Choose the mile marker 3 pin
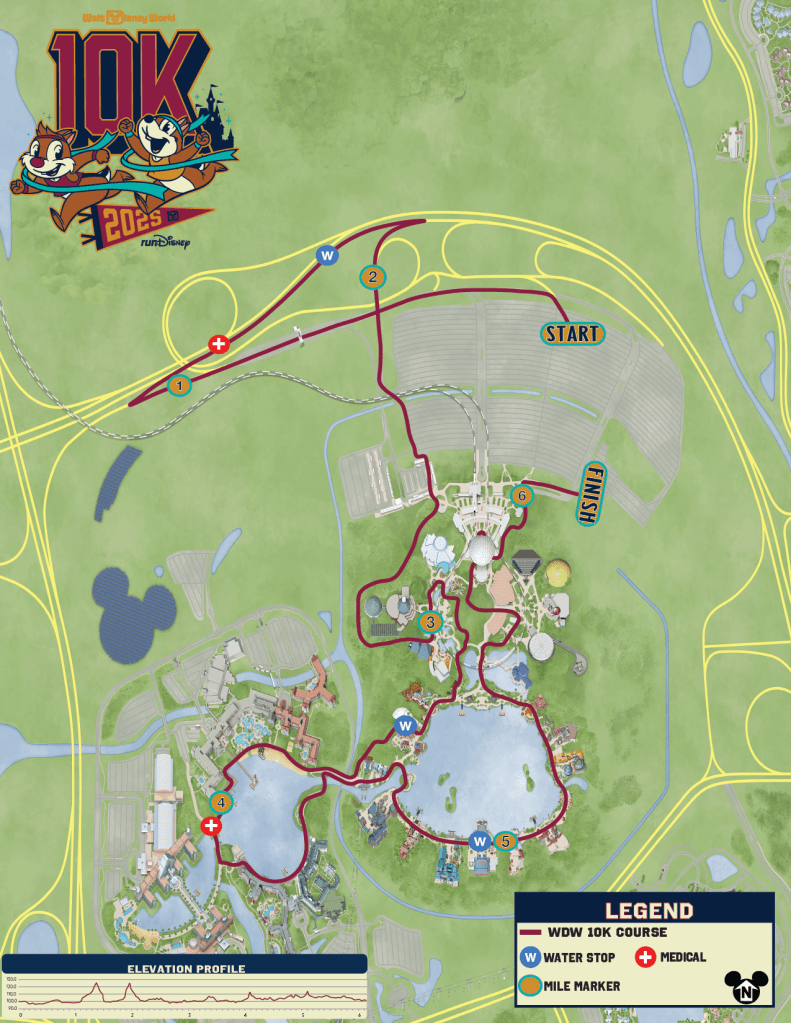This screenshot has width=791, height=1023. [430, 622]
